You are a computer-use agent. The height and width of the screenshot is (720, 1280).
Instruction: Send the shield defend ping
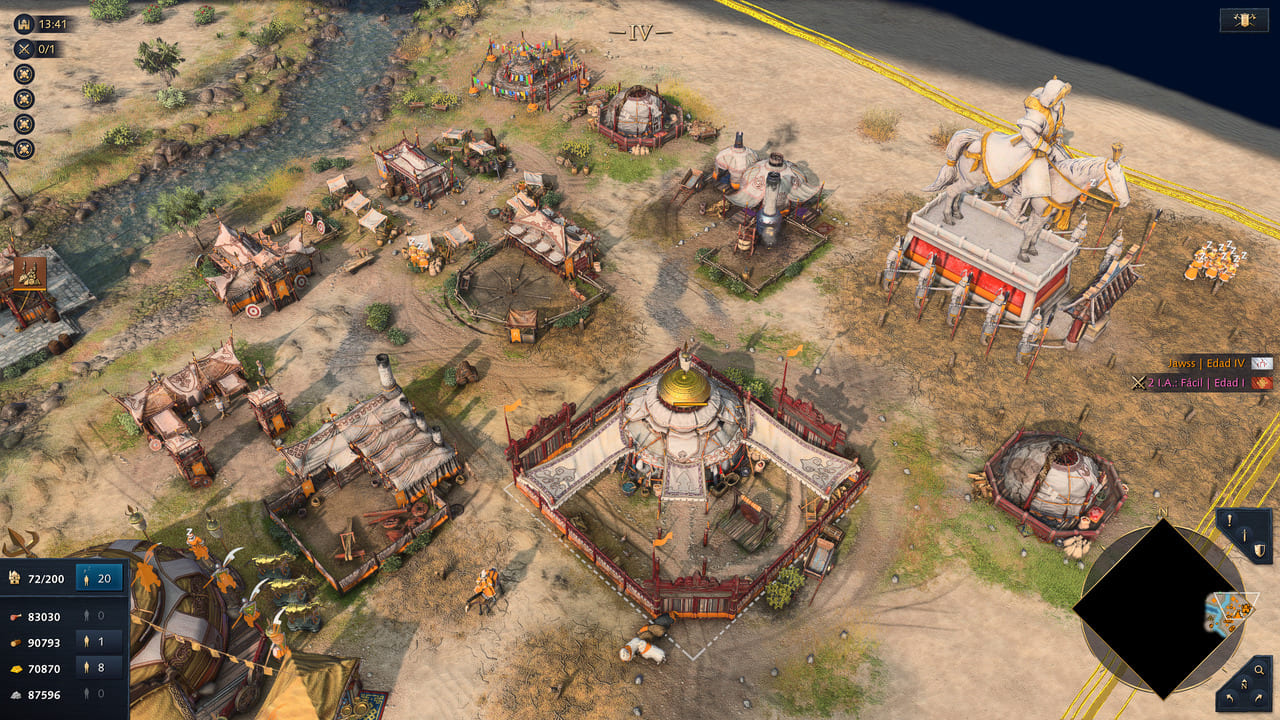[1260, 550]
